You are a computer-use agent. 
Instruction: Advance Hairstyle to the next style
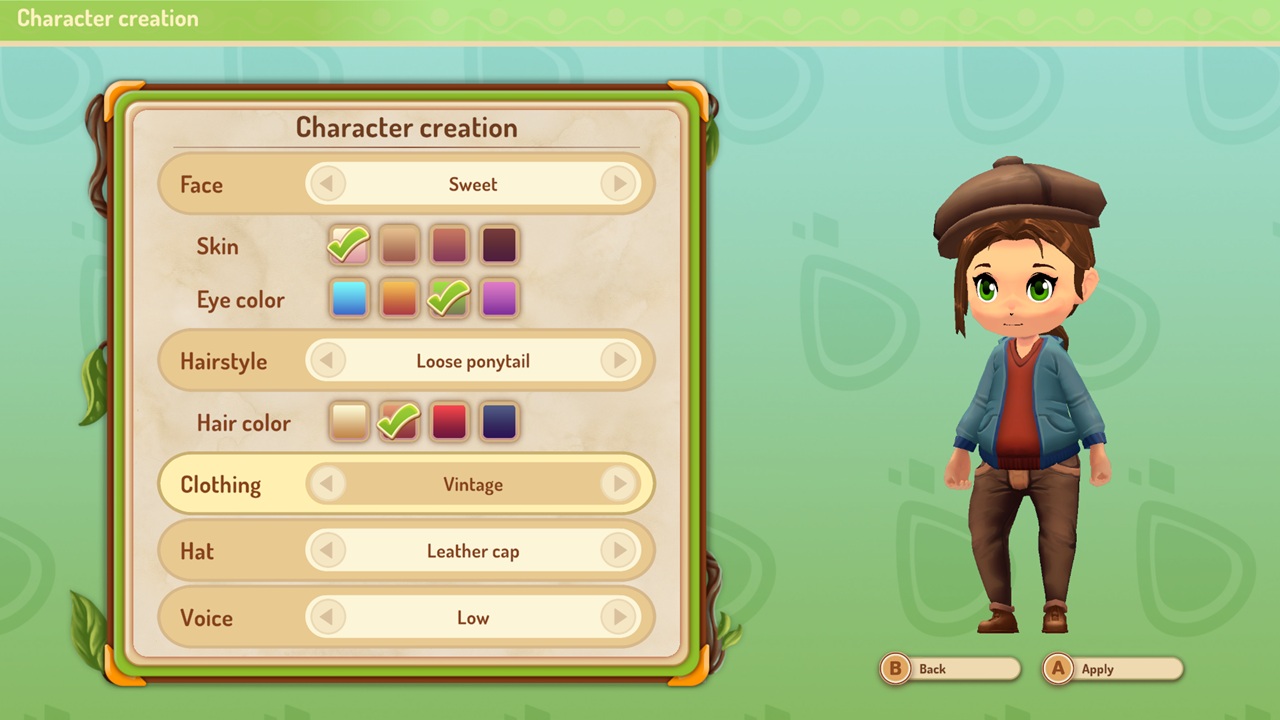pos(619,361)
